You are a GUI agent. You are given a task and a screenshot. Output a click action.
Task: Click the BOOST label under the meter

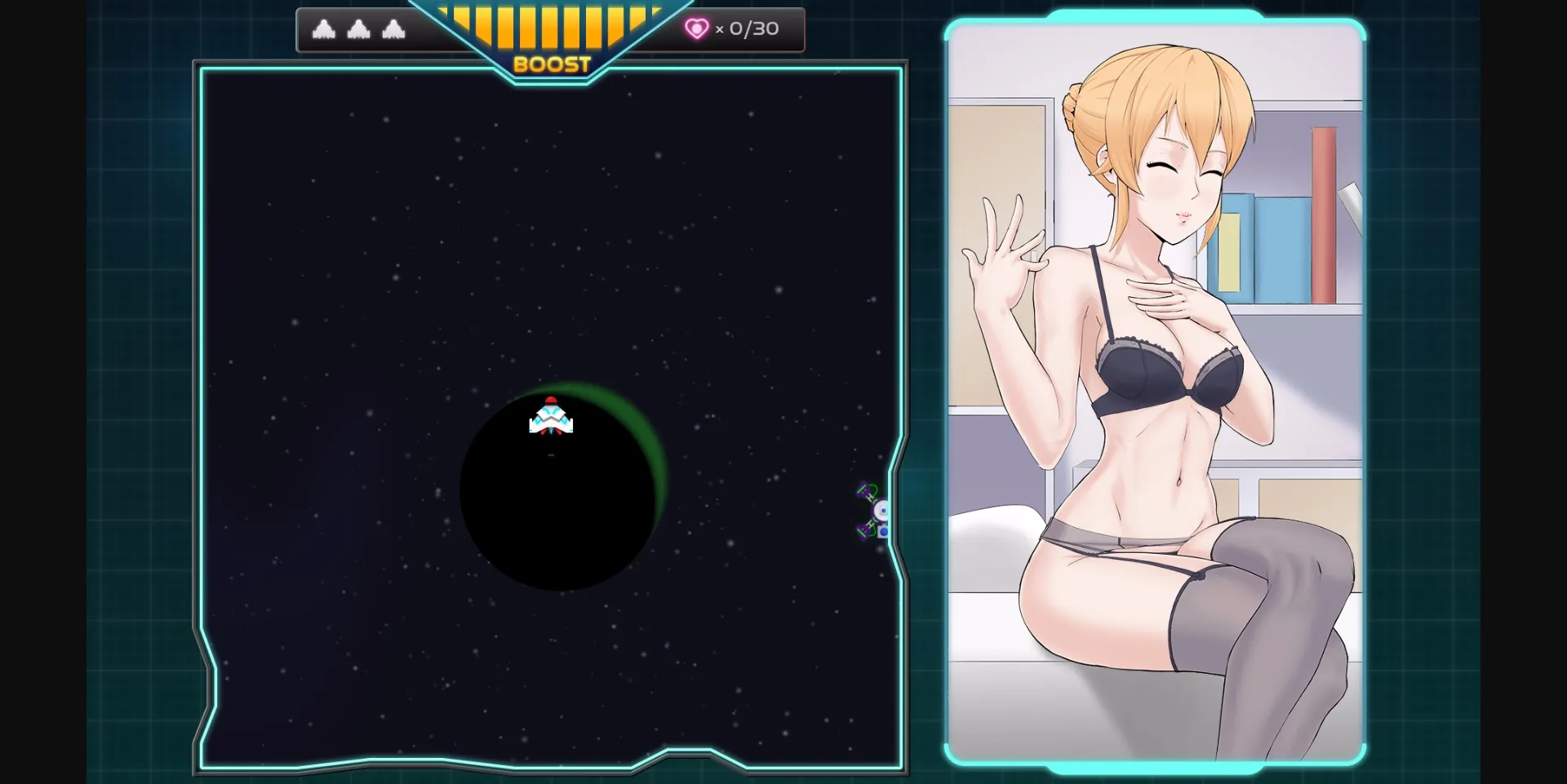click(553, 63)
